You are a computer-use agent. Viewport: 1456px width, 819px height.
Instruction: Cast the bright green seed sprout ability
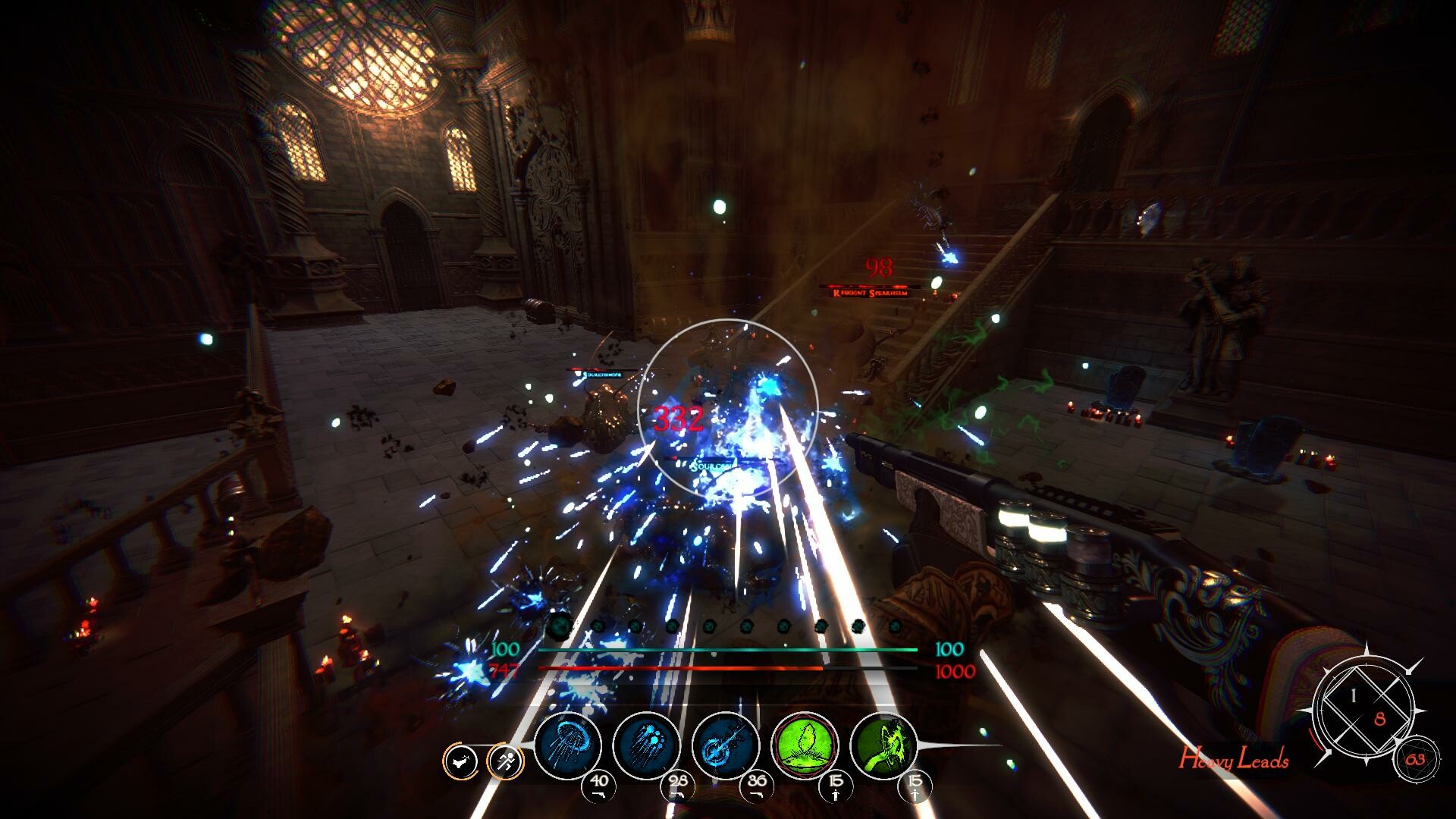tap(805, 745)
